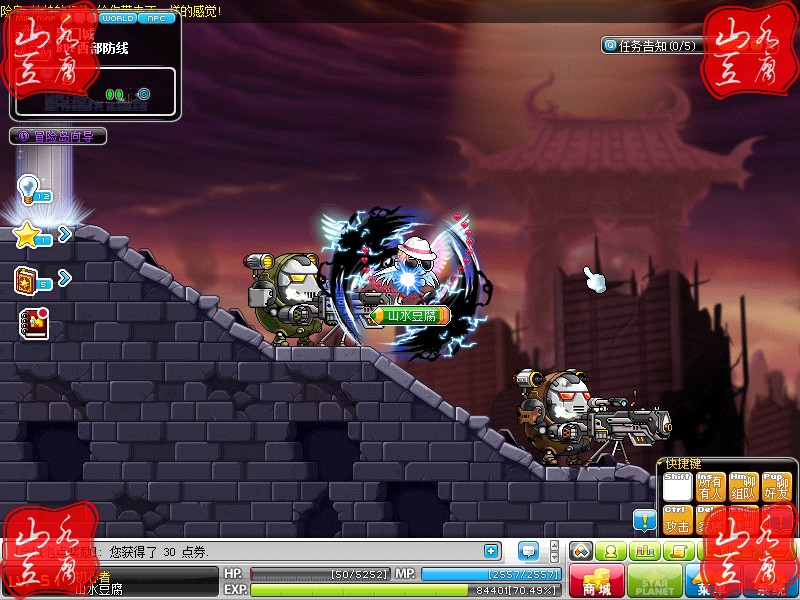Viewport: 800px width, 600px height.
Task: Click the NPC button on minimap
Action: click(x=154, y=18)
